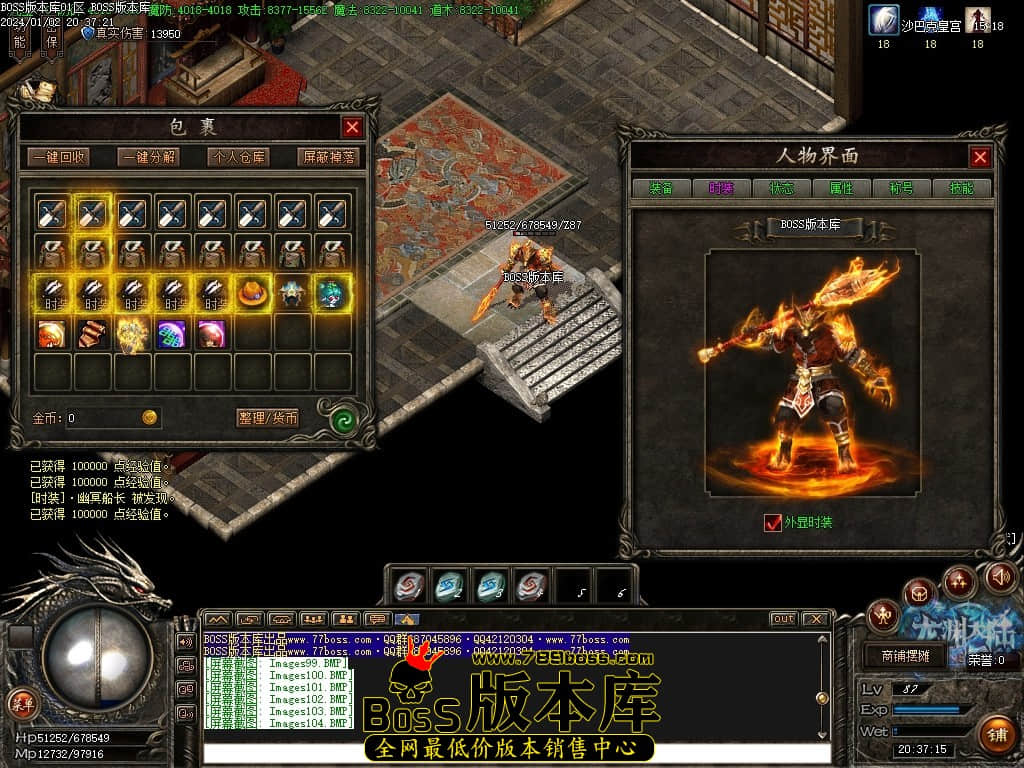Screen dimensions: 1024x768
Task: Click the chat box out button
Action: click(783, 619)
